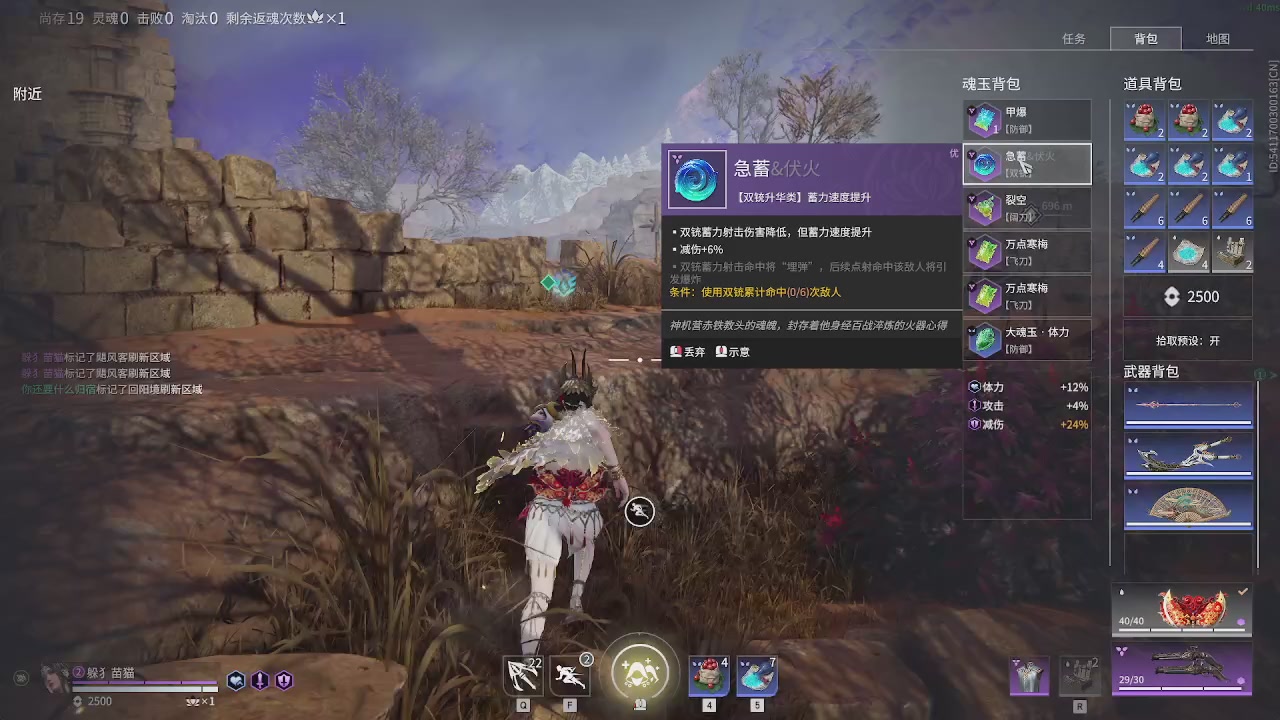Screen dimensions: 1280x720
Task: Switch to the 任务 tab
Action: point(1073,39)
